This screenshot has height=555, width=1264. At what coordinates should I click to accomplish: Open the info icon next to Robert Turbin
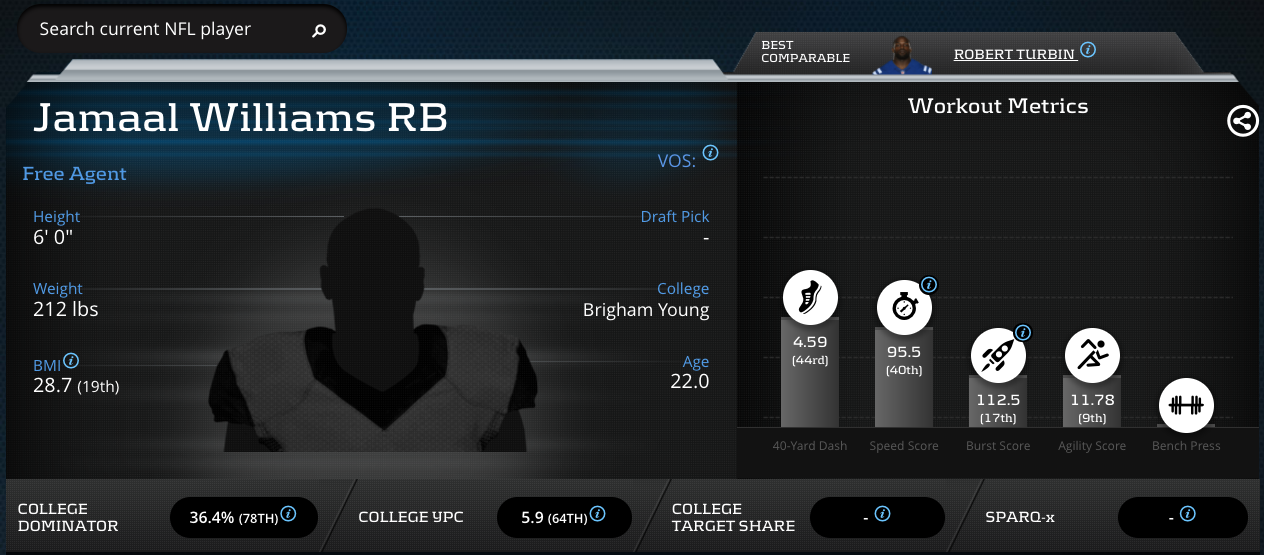click(x=1088, y=50)
